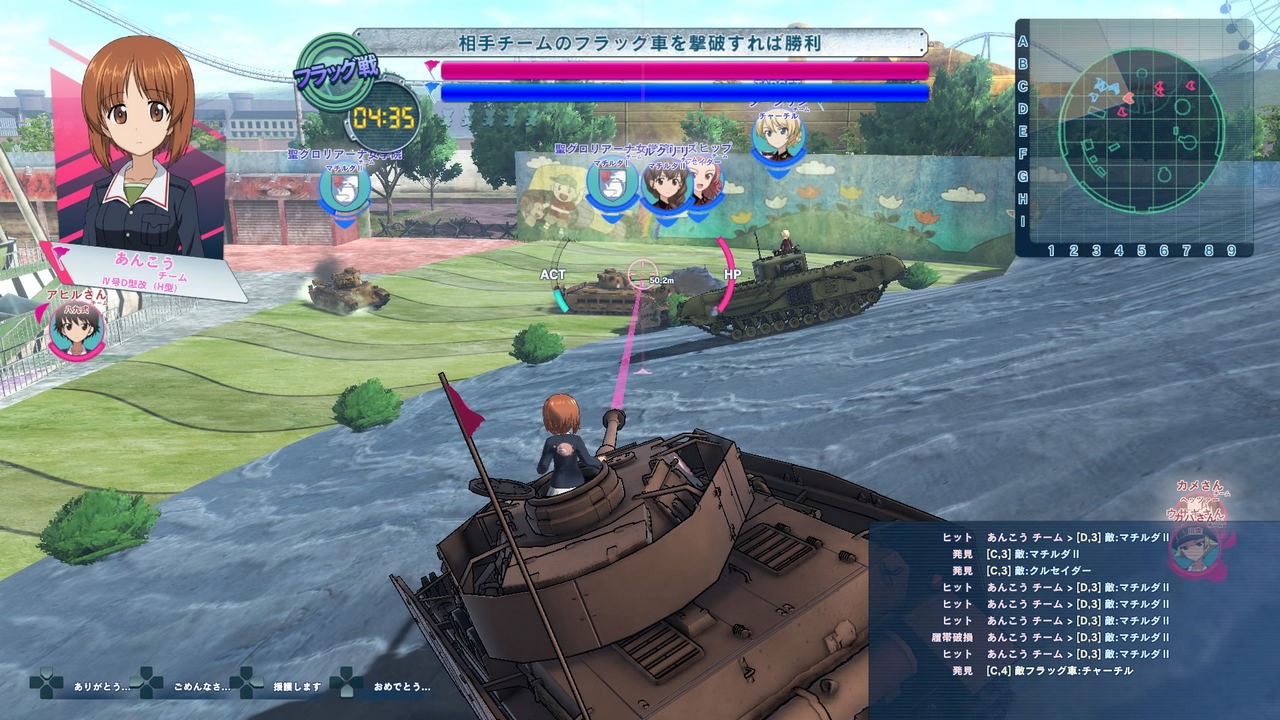Click the victory objective banner
1280x720 pixels.
[641, 44]
